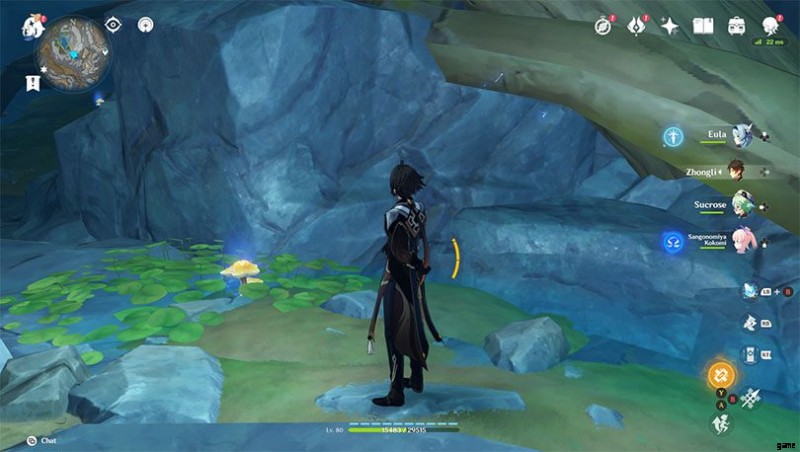The width and height of the screenshot is (800, 452).
Task: Switch to party member Eula
Action: pos(738,135)
